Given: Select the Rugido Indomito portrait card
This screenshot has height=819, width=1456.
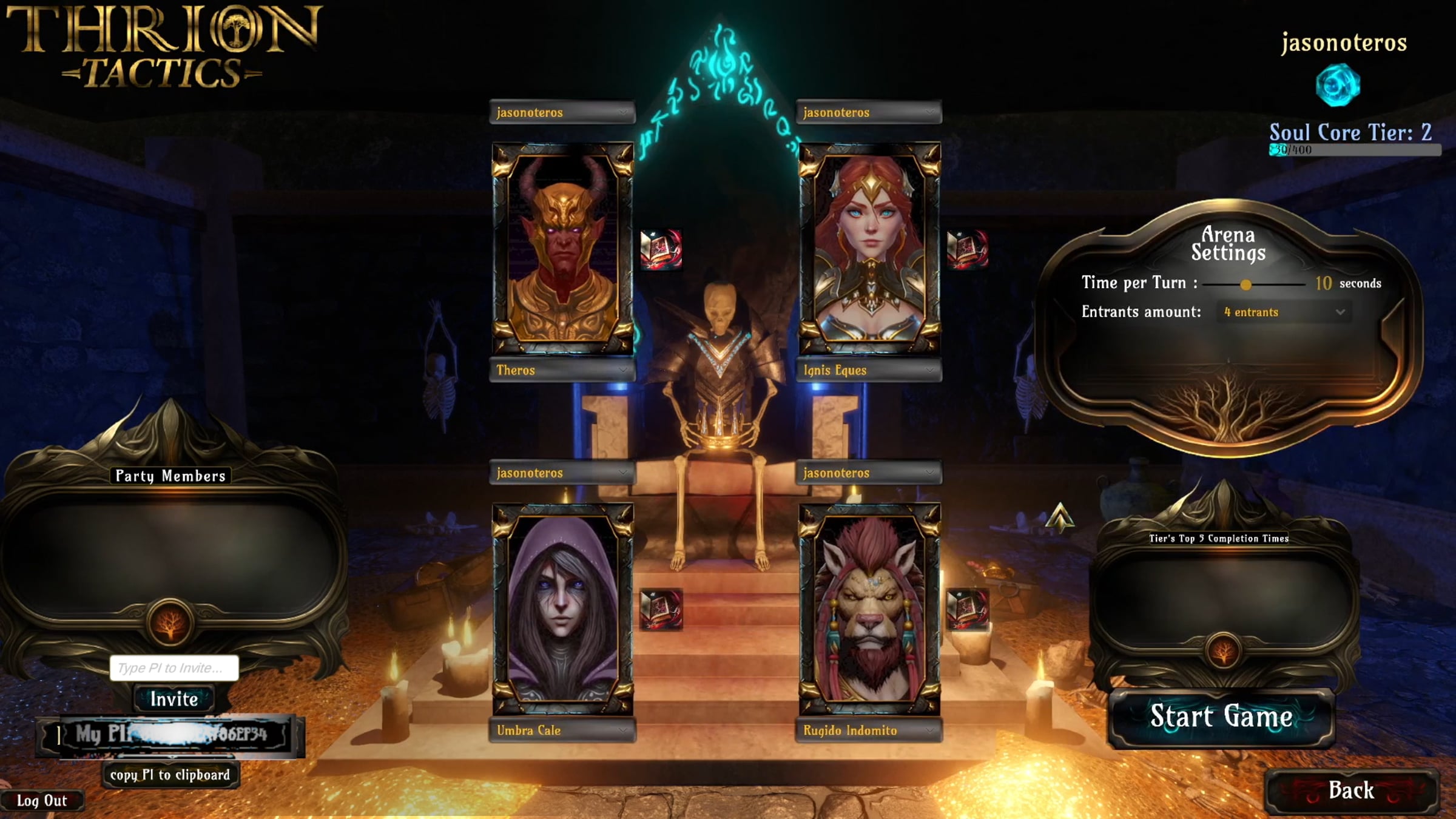Looking at the screenshot, I should [x=869, y=608].
